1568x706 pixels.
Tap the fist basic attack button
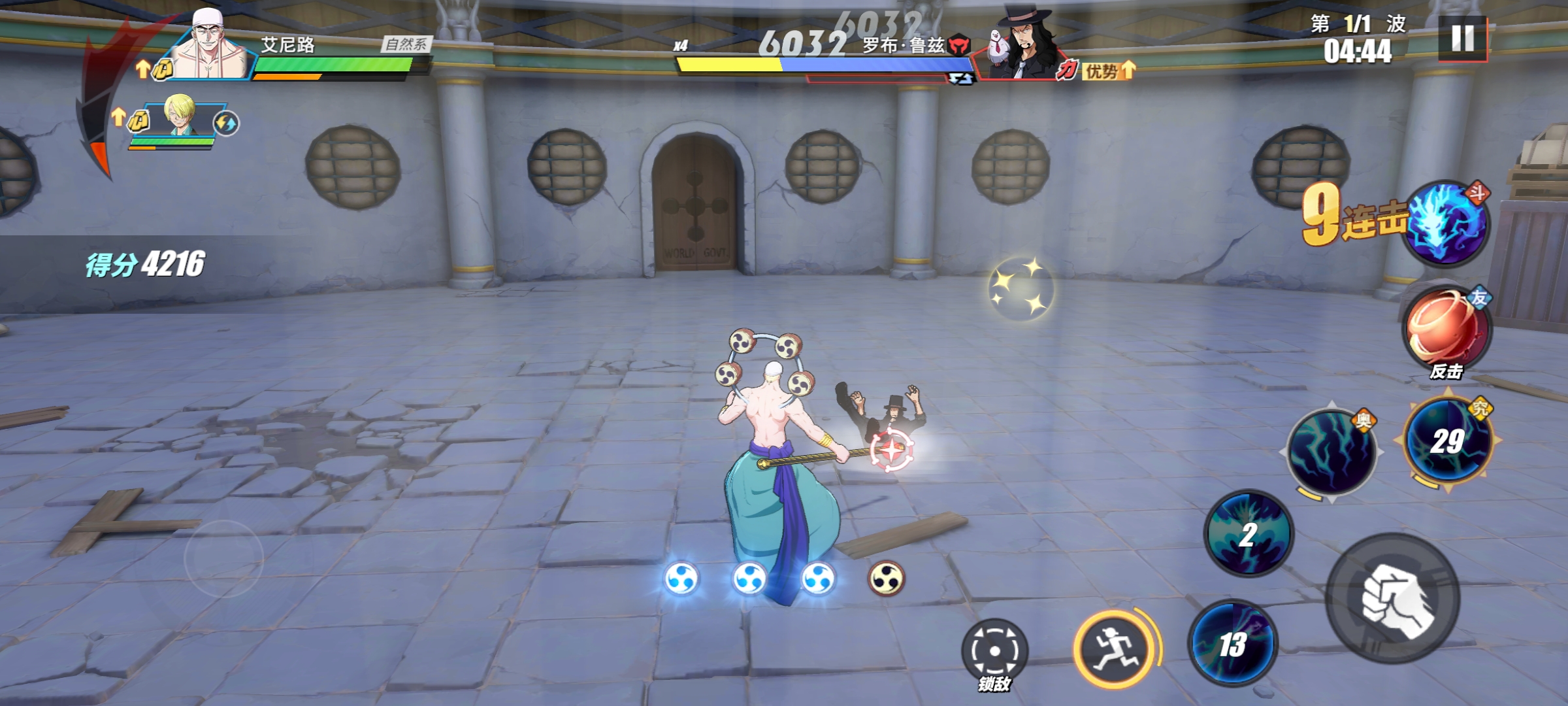(x=1394, y=599)
